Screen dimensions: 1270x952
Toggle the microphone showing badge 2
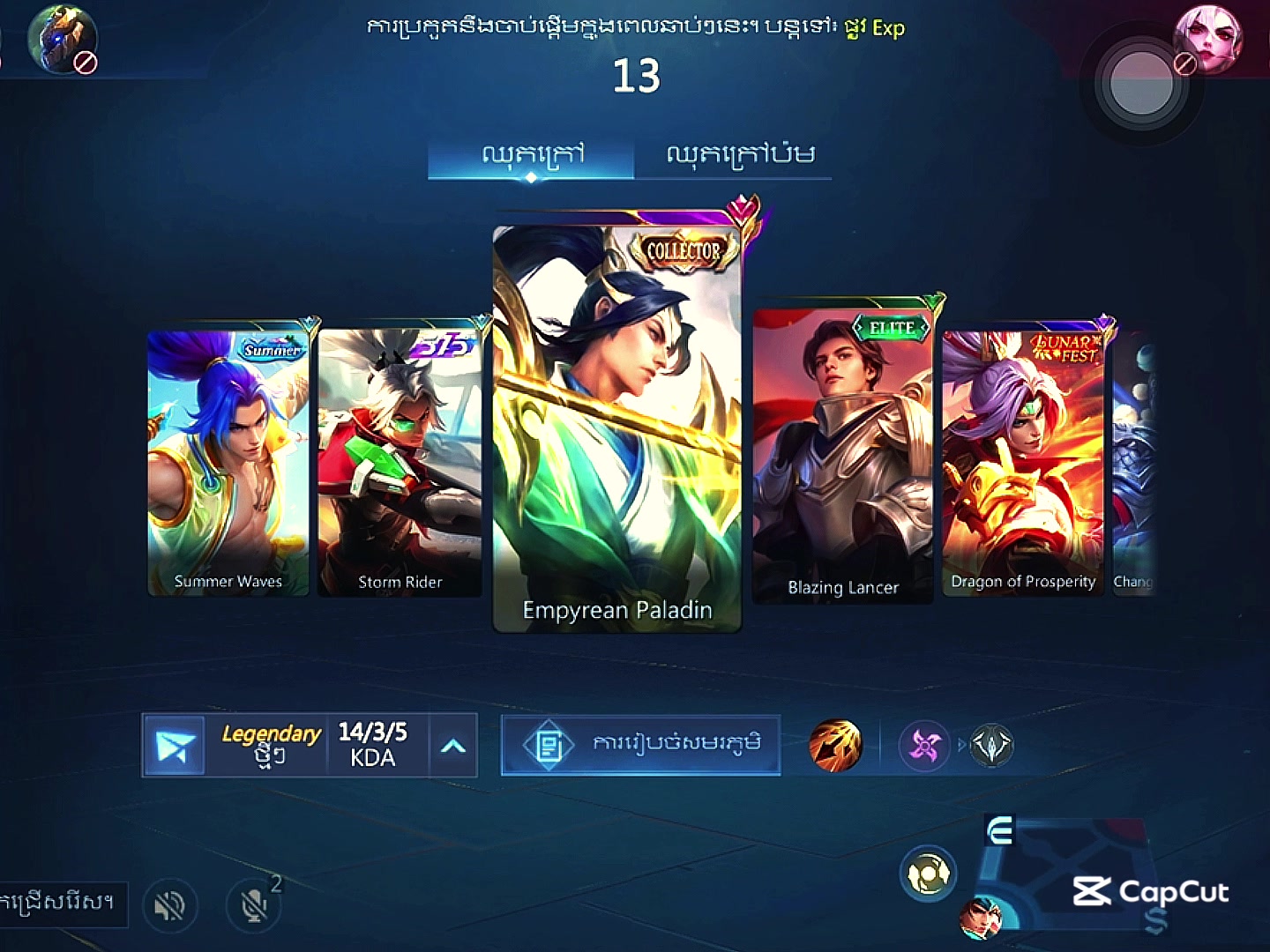(252, 905)
